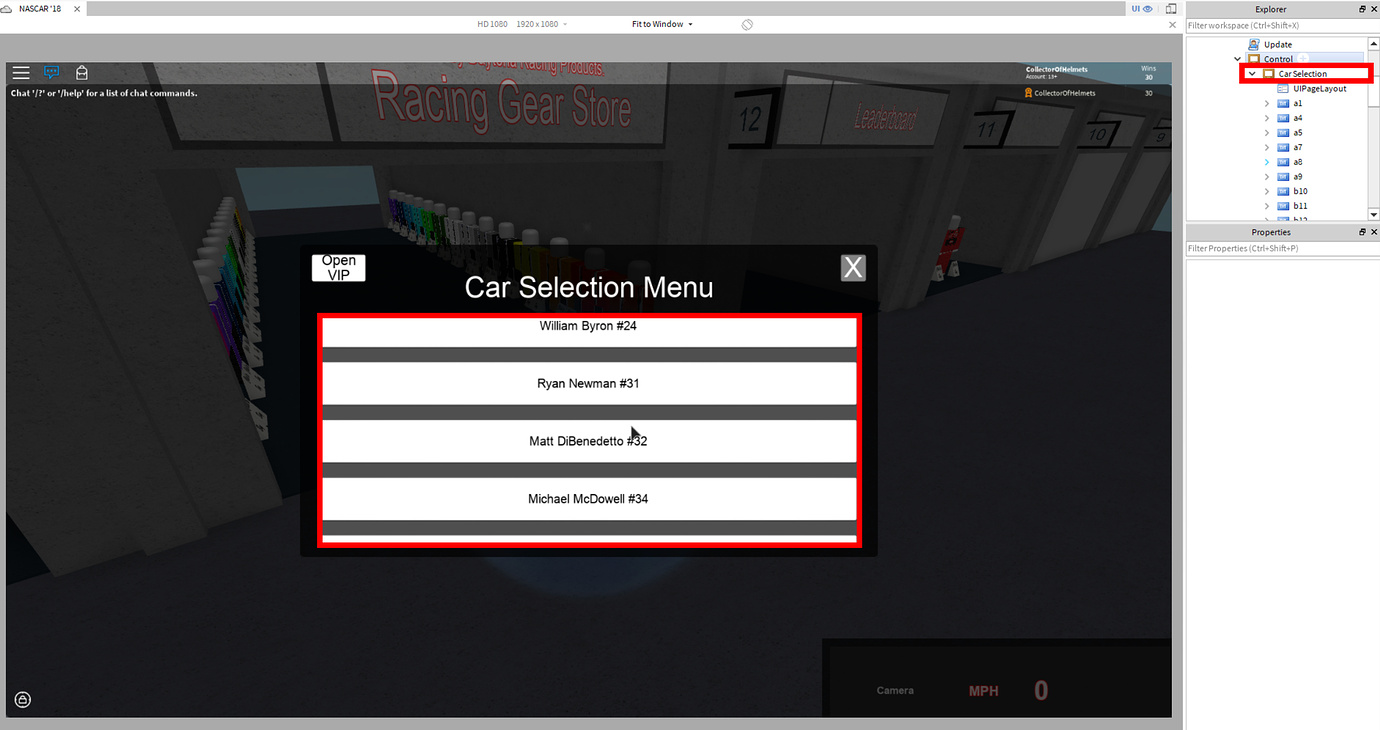Select Ryan Newman #31 from the car menu

click(588, 383)
